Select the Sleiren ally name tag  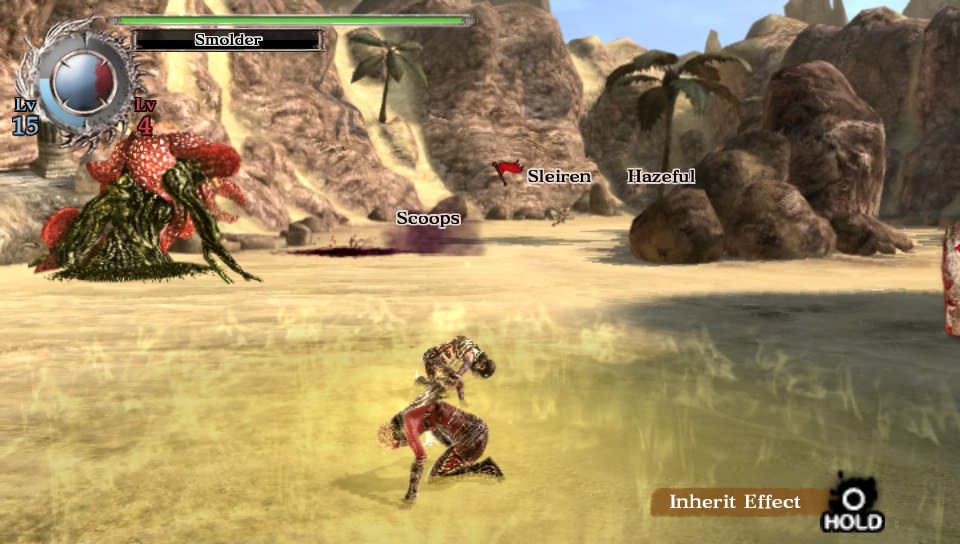(x=558, y=177)
